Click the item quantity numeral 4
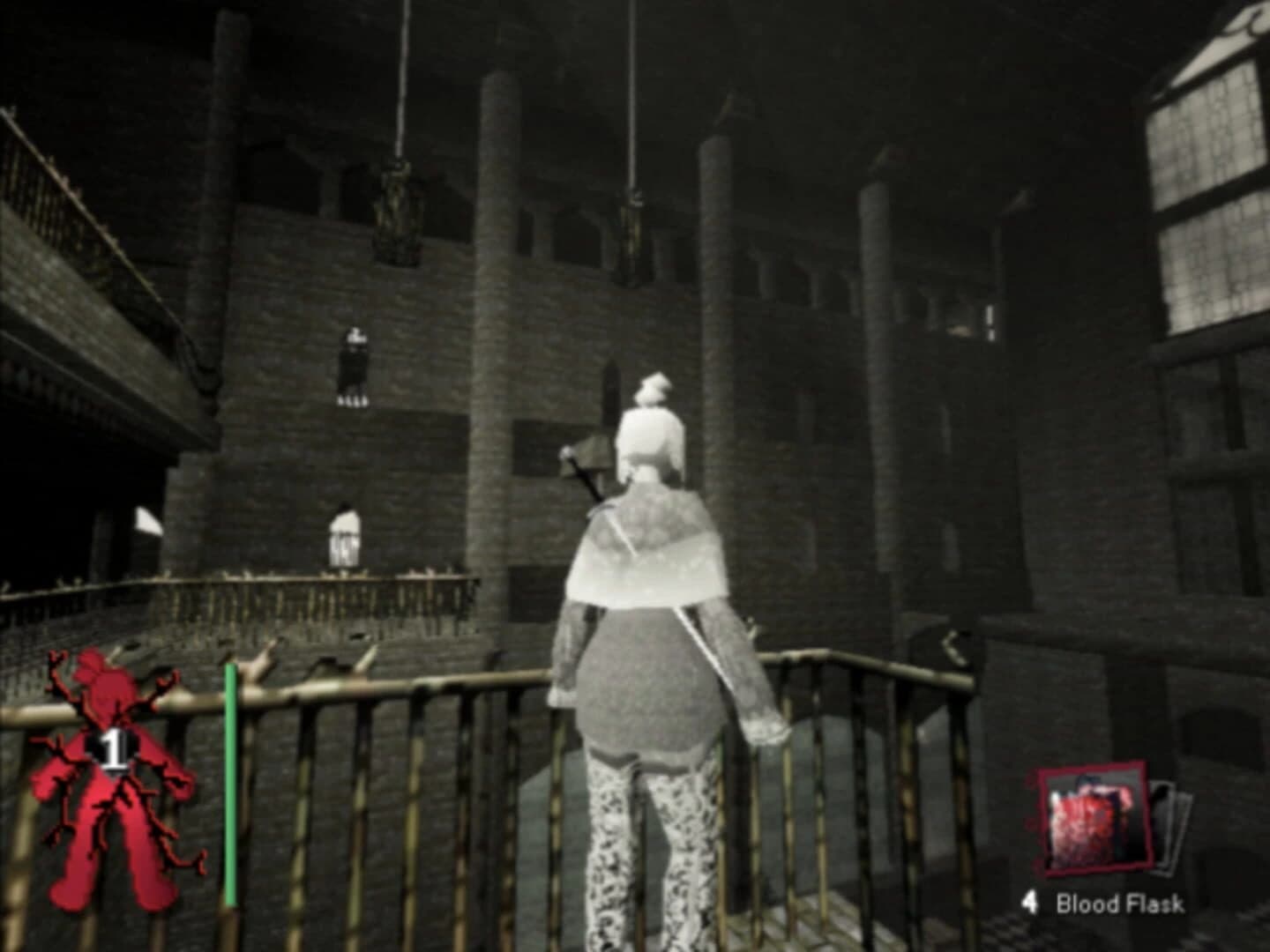This screenshot has width=1270, height=952. click(1029, 903)
